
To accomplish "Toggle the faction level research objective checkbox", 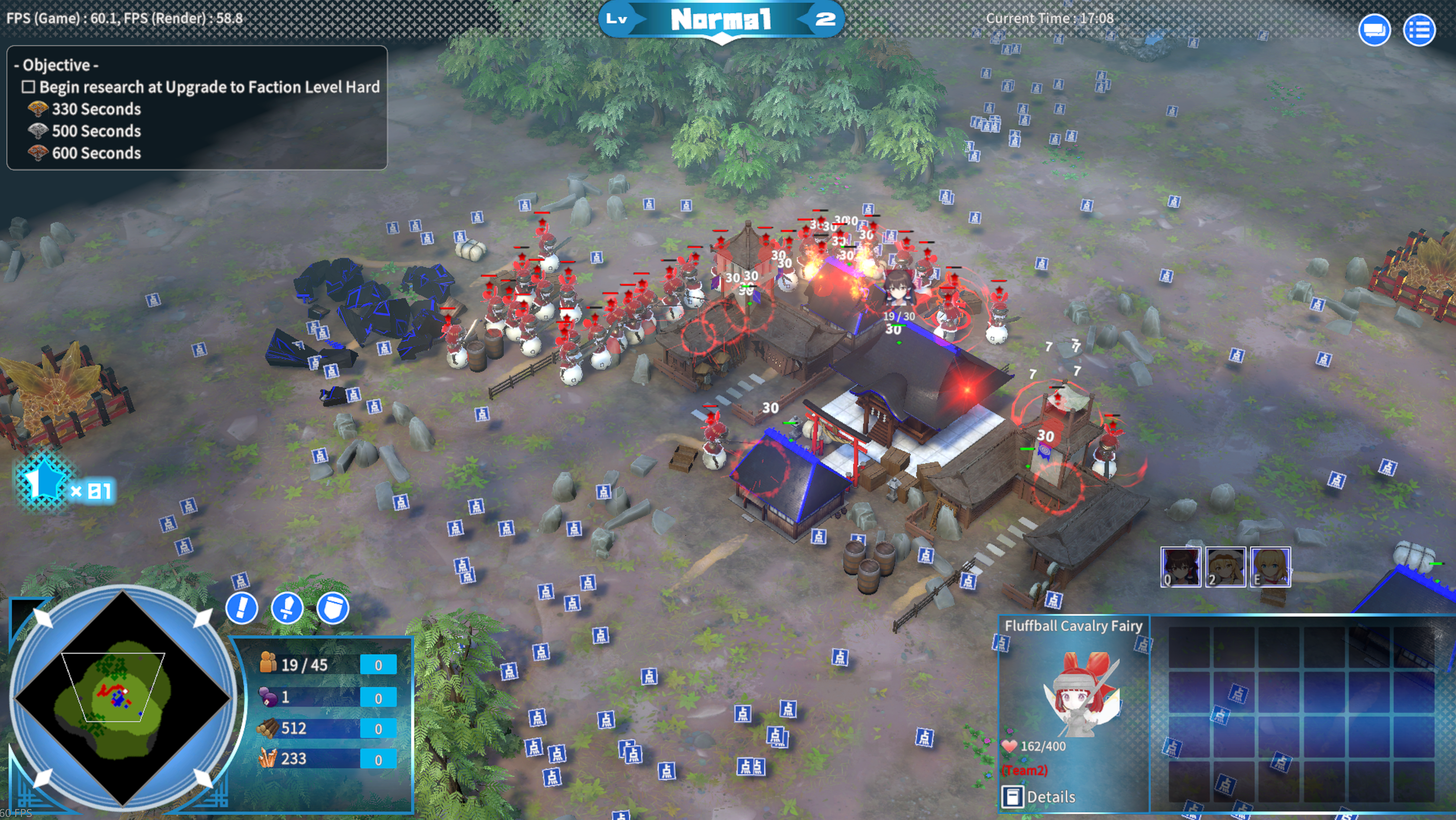I will click(28, 87).
